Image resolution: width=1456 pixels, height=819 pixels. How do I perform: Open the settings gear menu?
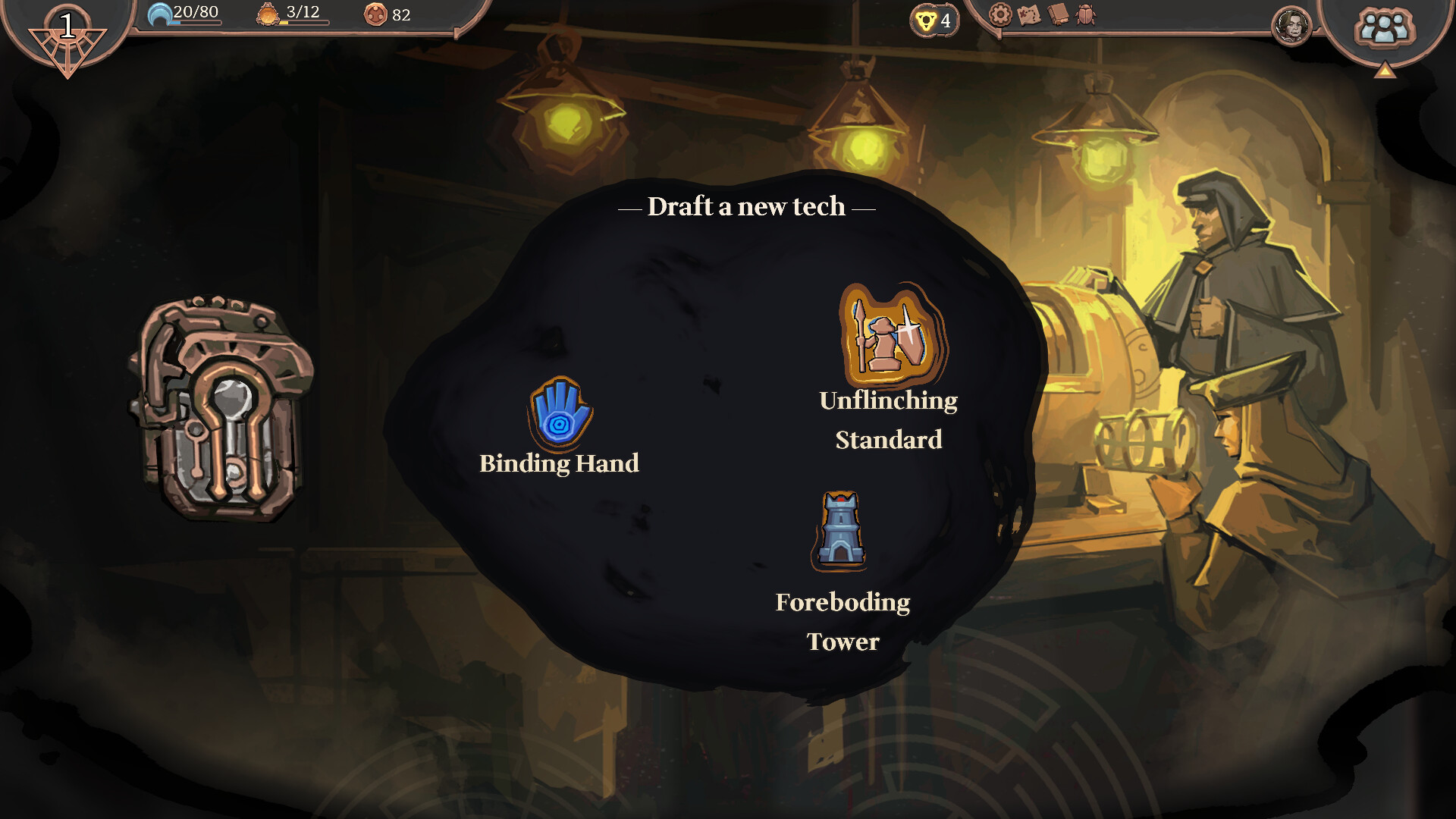[1001, 14]
